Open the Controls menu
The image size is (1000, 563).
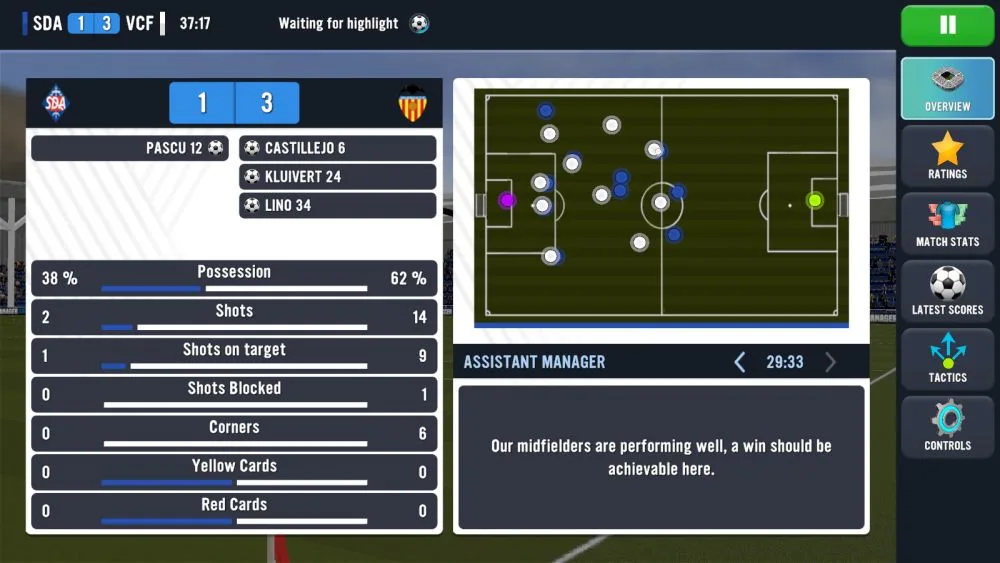tap(947, 428)
